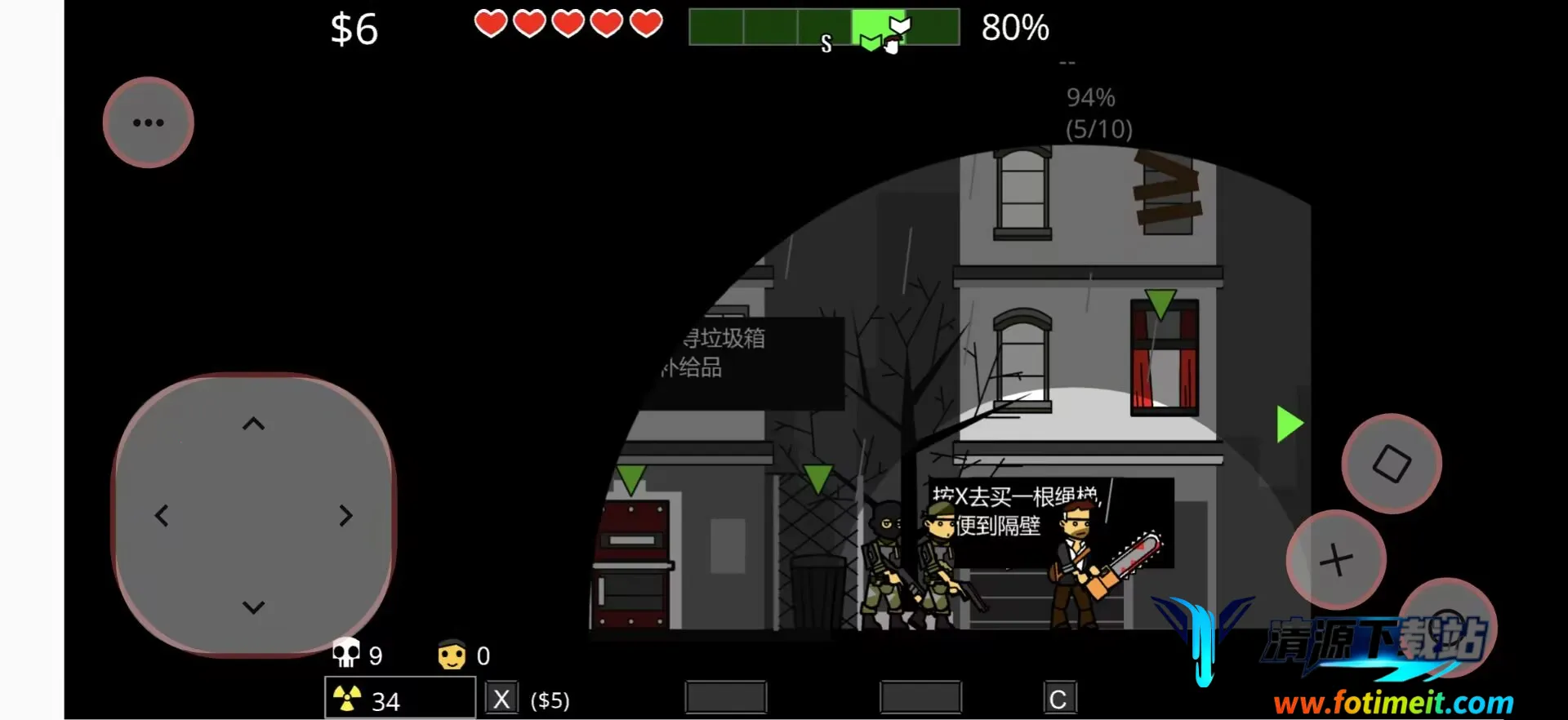The height and width of the screenshot is (720, 1568).
Task: Tap the round plus action button
Action: (1336, 560)
